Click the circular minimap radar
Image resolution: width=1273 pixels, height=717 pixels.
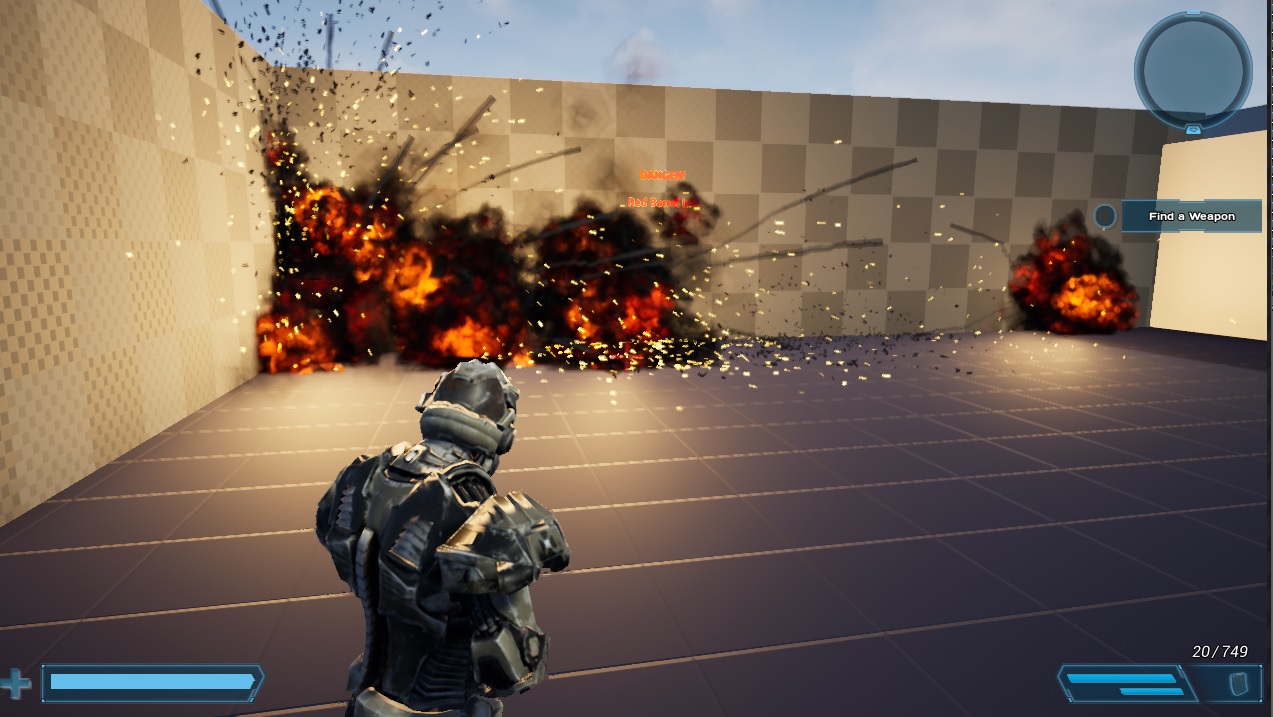(1192, 69)
